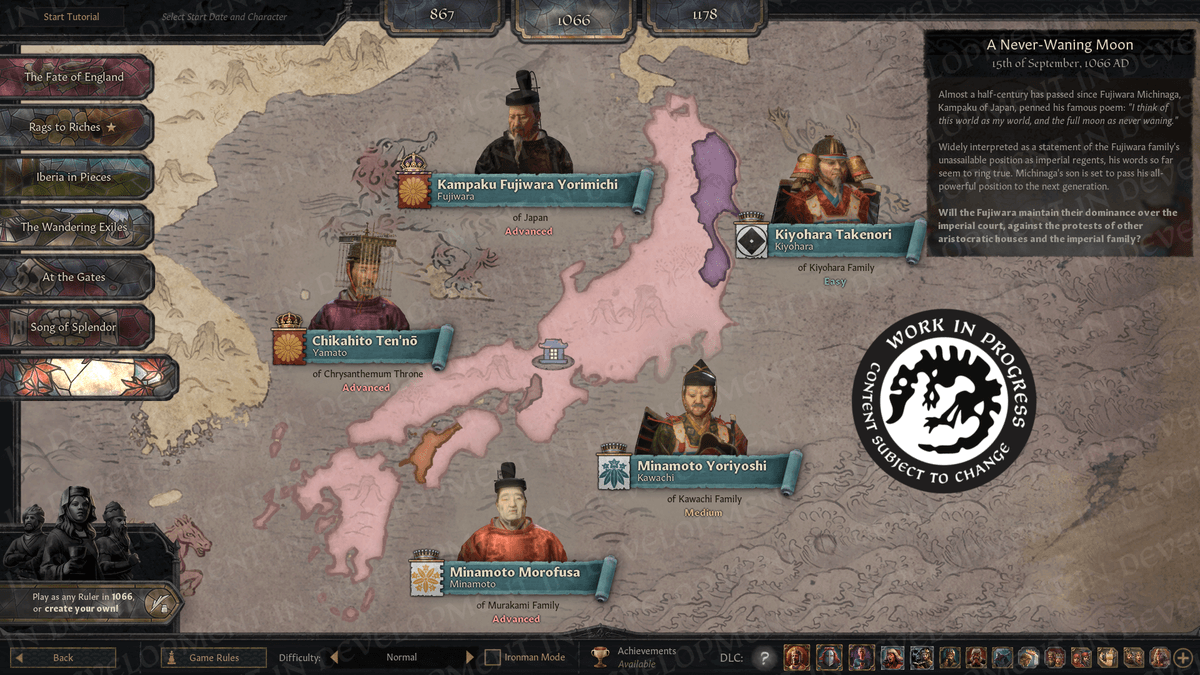1200x675 pixels.
Task: Toggle the Ironman Mode checkbox
Action: pyautogui.click(x=492, y=658)
